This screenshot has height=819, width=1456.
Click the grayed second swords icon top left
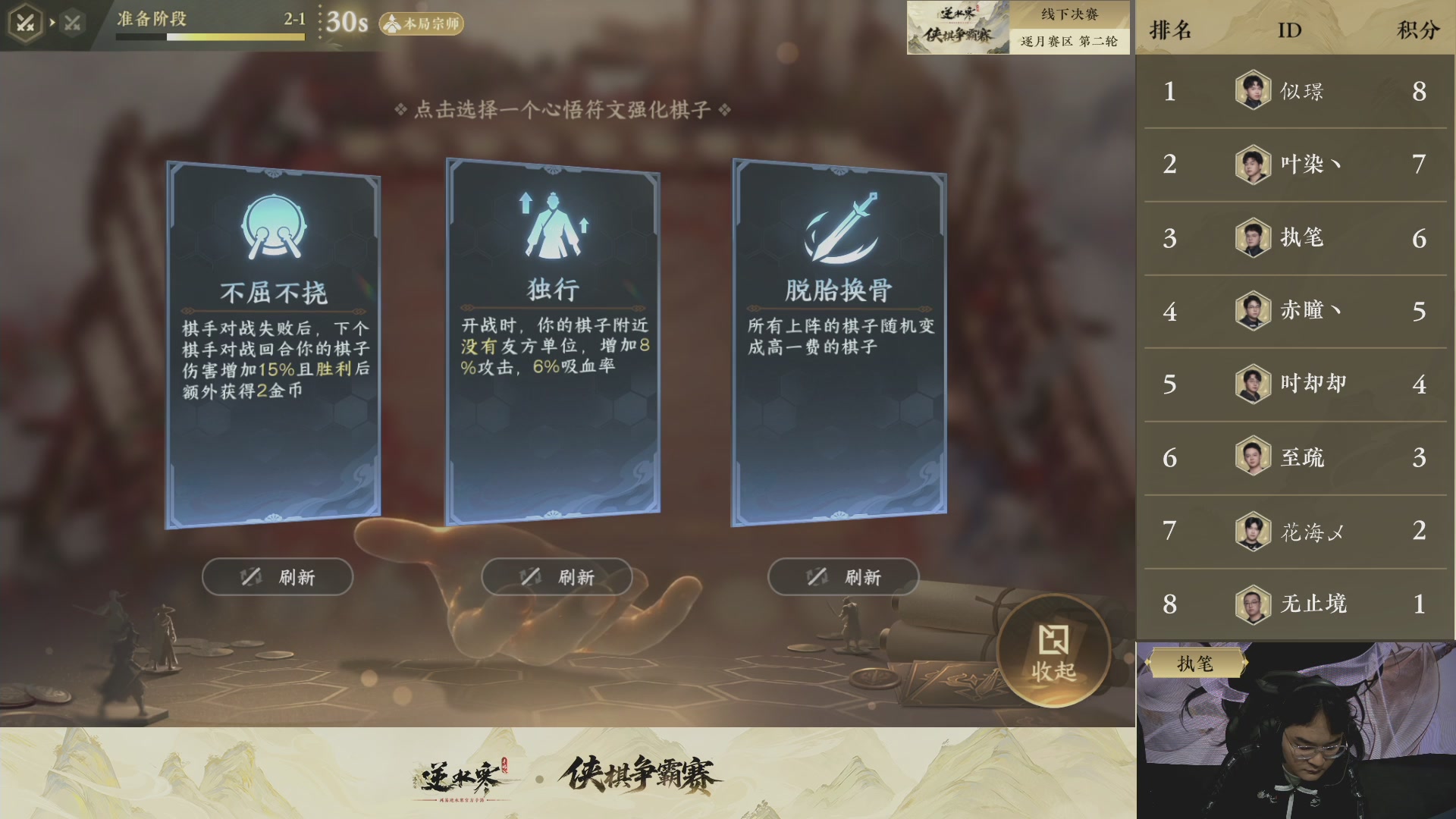pyautogui.click(x=72, y=21)
